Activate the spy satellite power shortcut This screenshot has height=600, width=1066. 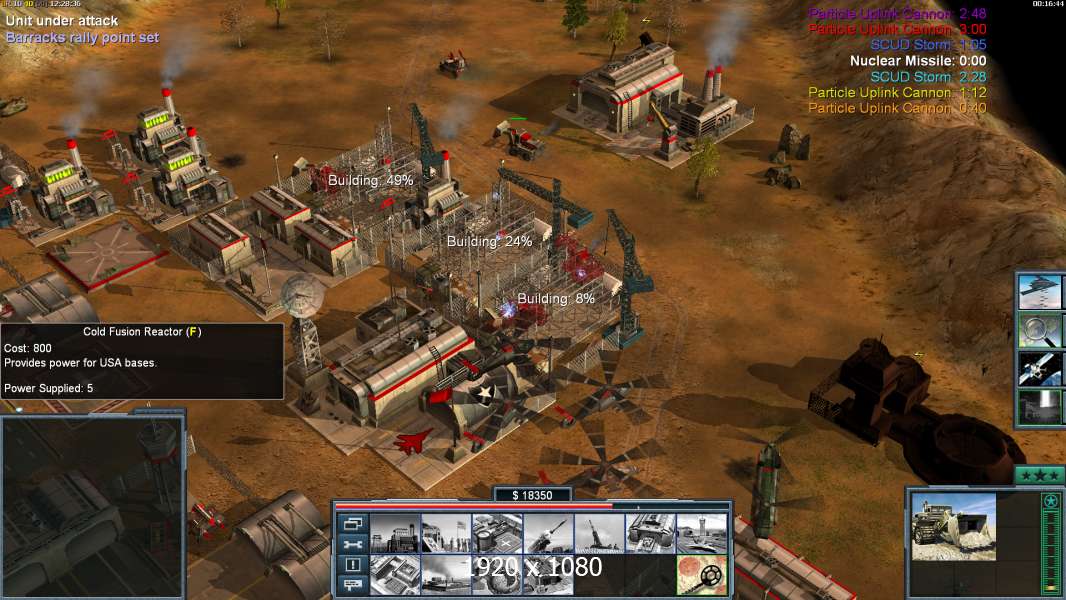(x=1040, y=368)
